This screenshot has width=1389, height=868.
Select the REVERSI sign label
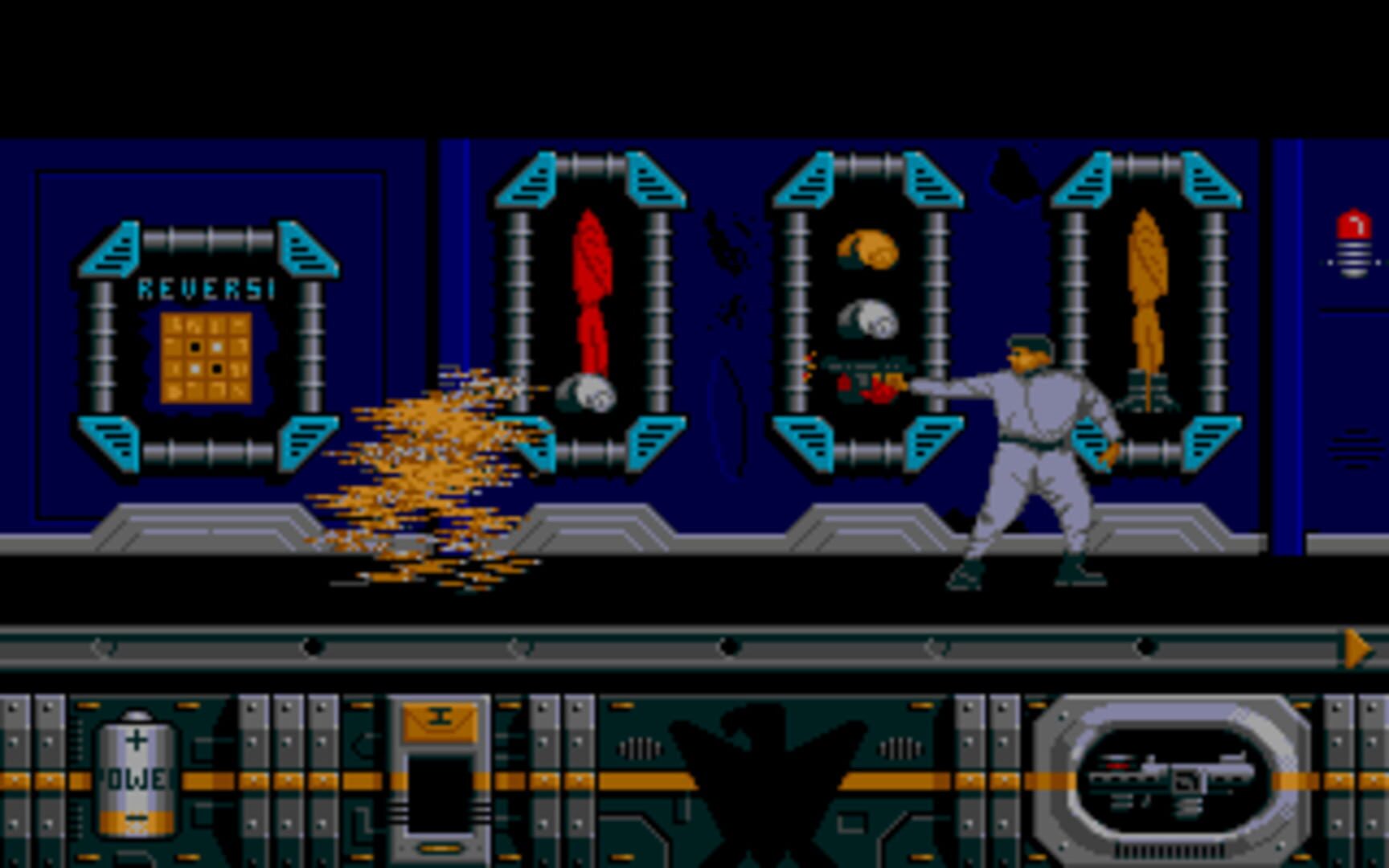pyautogui.click(x=205, y=285)
